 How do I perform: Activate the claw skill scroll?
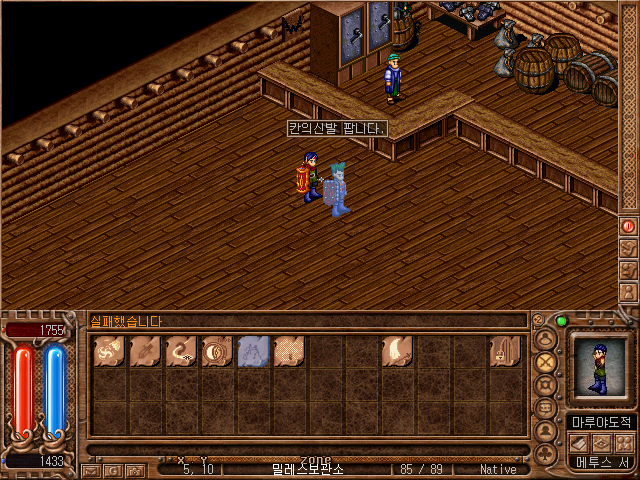tap(396, 351)
